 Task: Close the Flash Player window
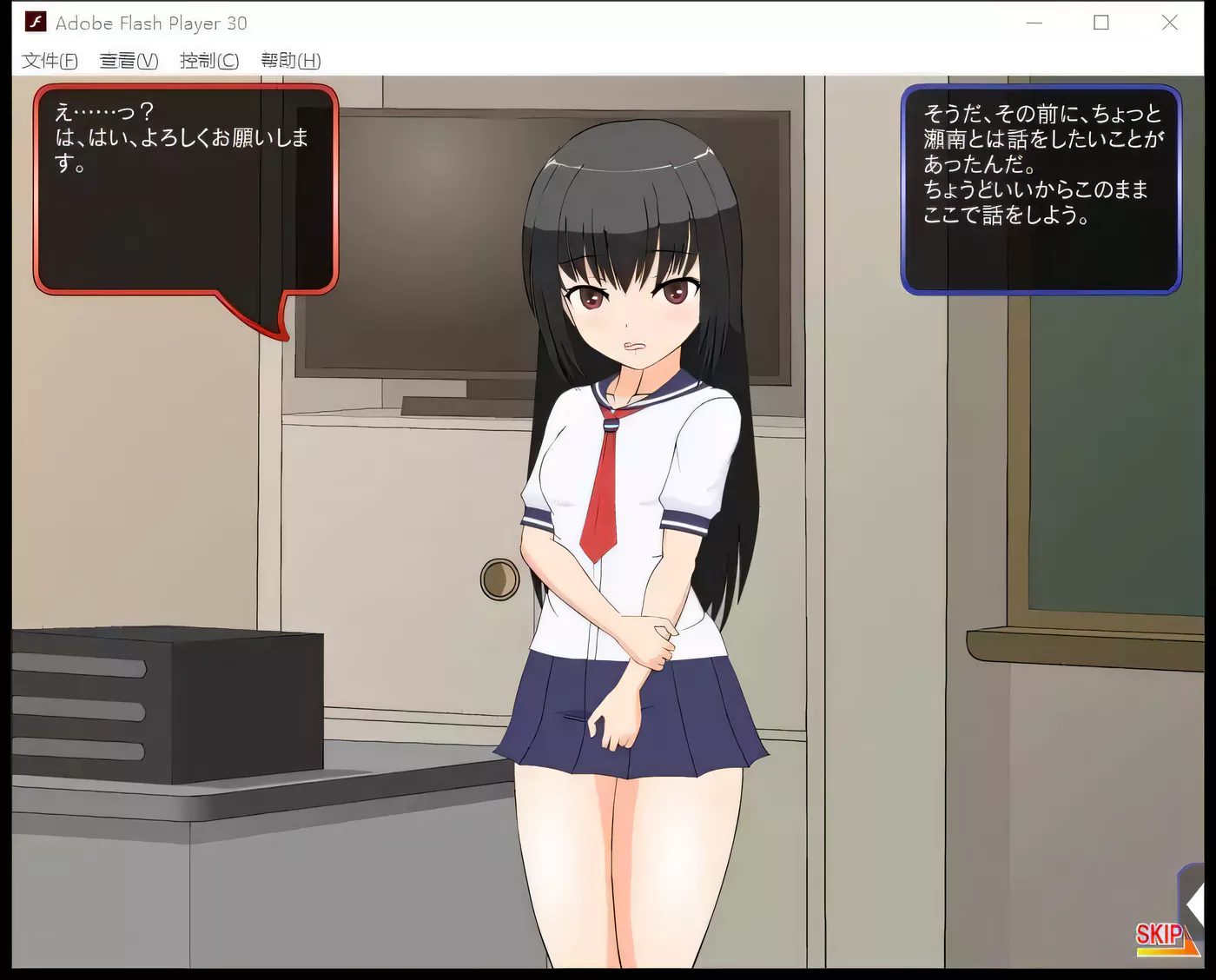point(1169,23)
